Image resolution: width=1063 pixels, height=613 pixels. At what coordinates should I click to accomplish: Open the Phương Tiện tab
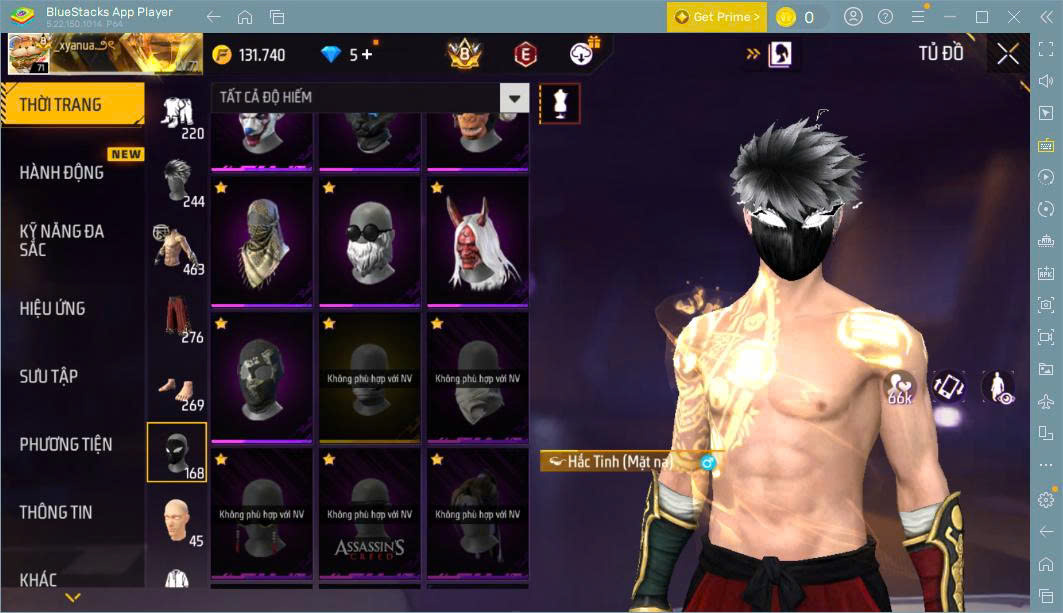pyautogui.click(x=66, y=444)
